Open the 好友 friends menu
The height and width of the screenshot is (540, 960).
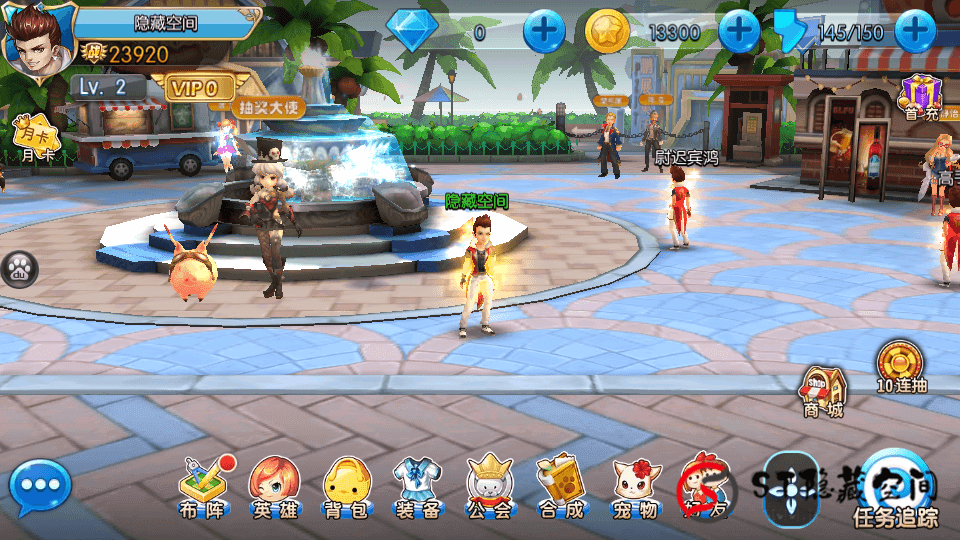coord(706,486)
